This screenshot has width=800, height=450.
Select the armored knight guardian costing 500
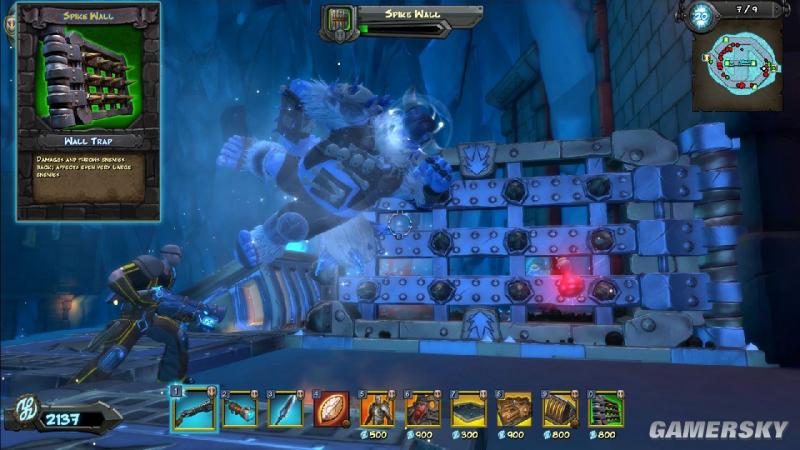click(377, 409)
